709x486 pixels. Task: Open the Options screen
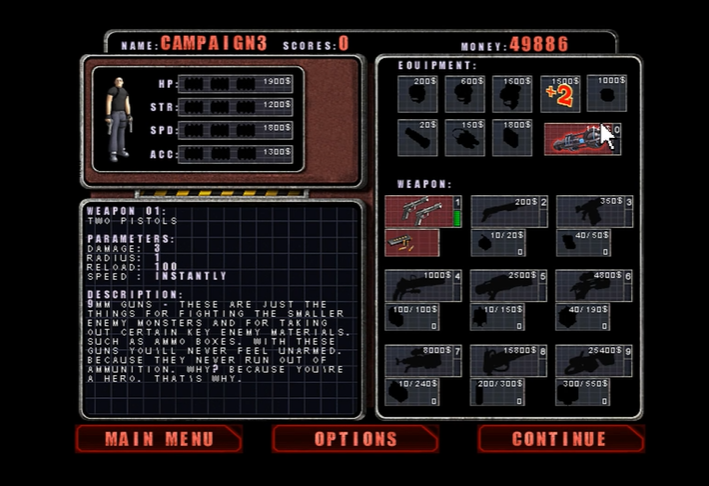point(355,439)
